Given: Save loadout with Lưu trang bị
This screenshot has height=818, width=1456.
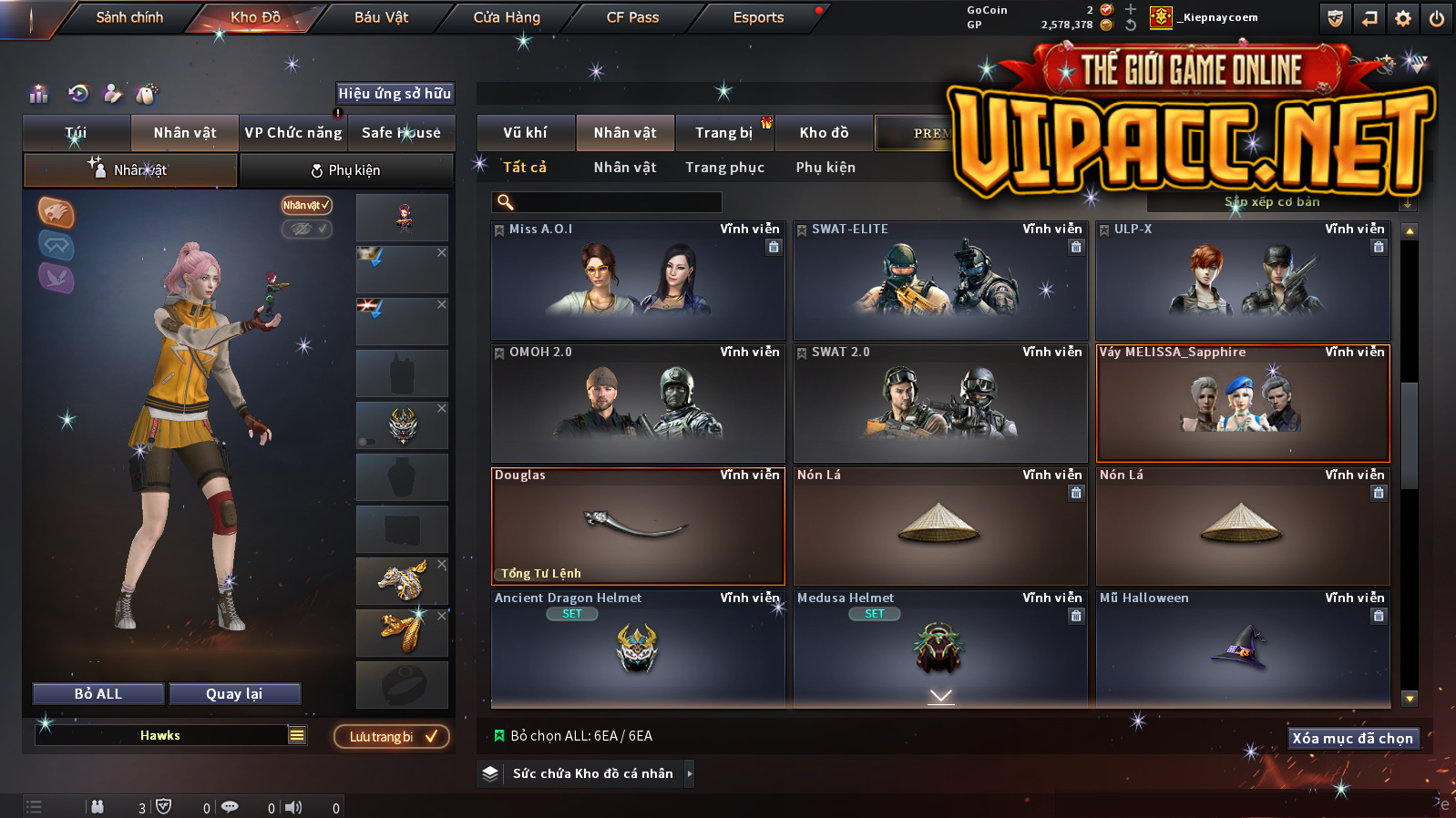Looking at the screenshot, I should (x=392, y=737).
